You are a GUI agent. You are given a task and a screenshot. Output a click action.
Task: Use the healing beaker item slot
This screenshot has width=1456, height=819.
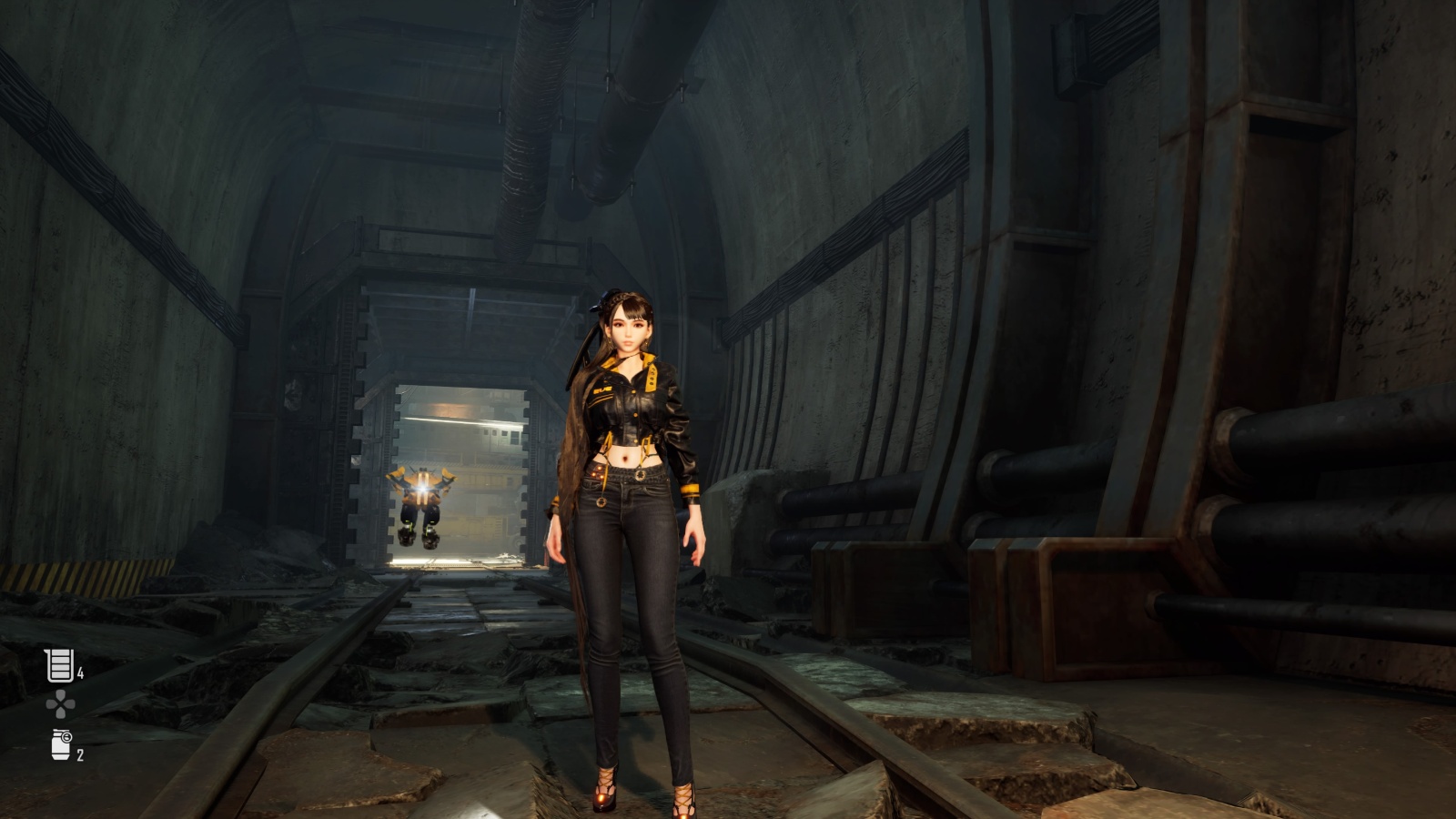point(60,665)
